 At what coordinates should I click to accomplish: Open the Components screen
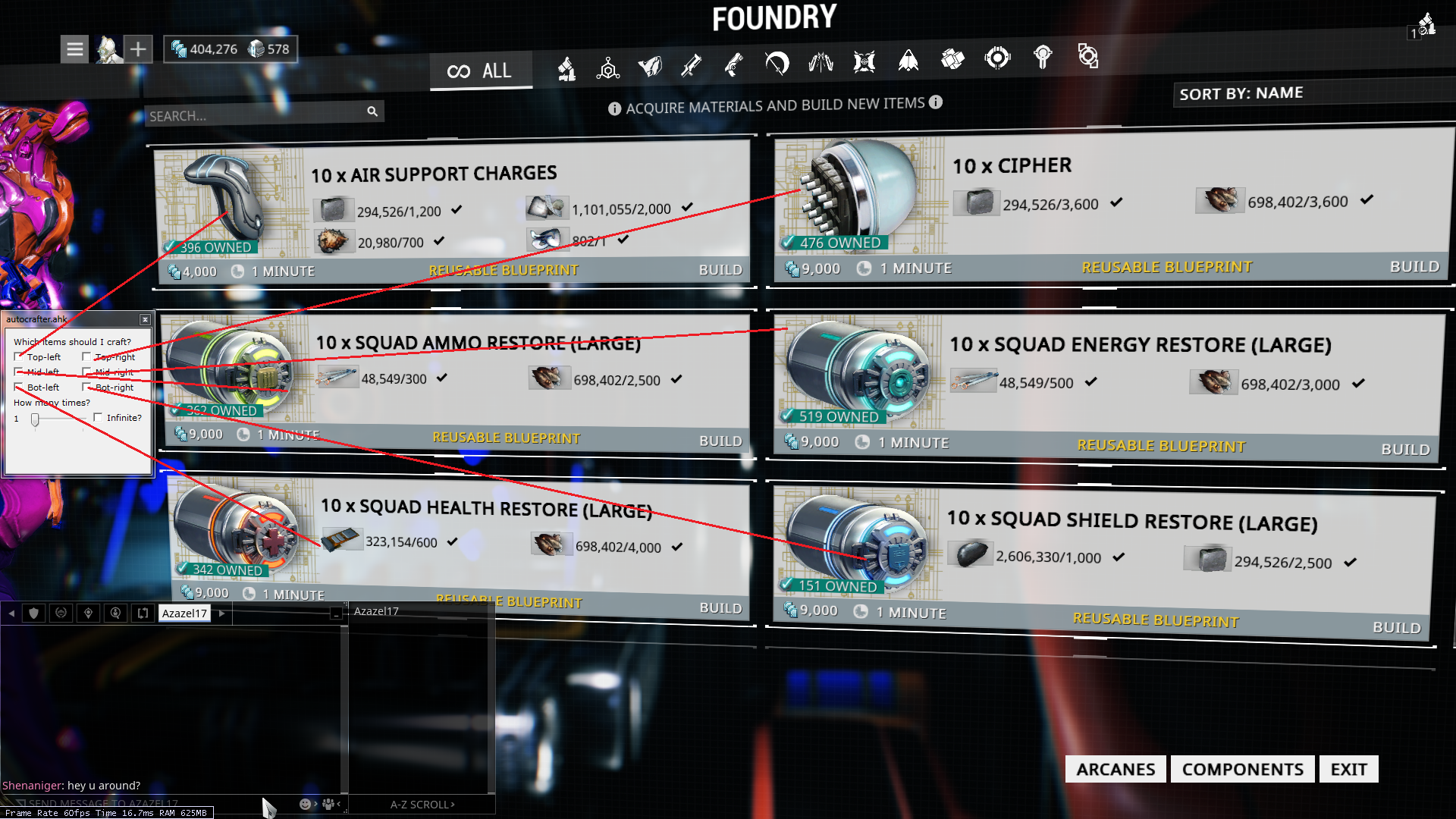point(1242,769)
